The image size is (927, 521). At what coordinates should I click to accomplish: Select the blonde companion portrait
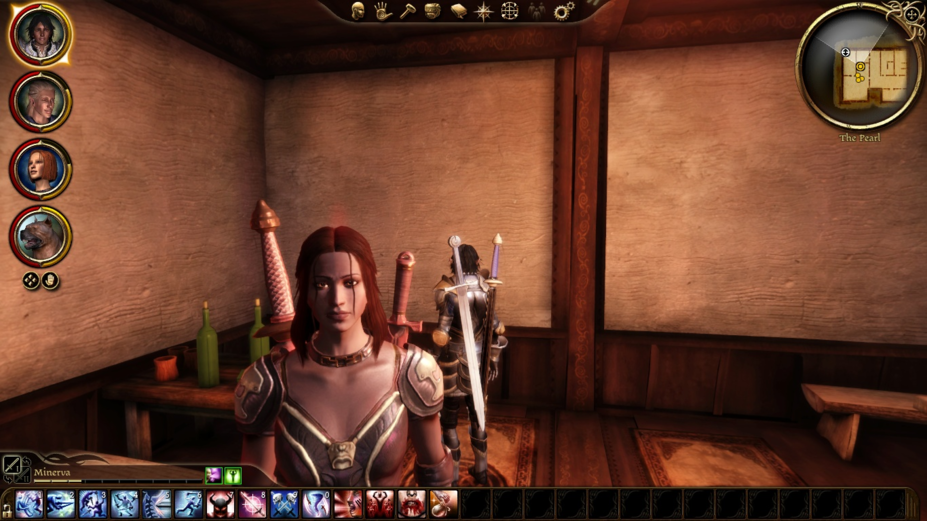(41, 101)
